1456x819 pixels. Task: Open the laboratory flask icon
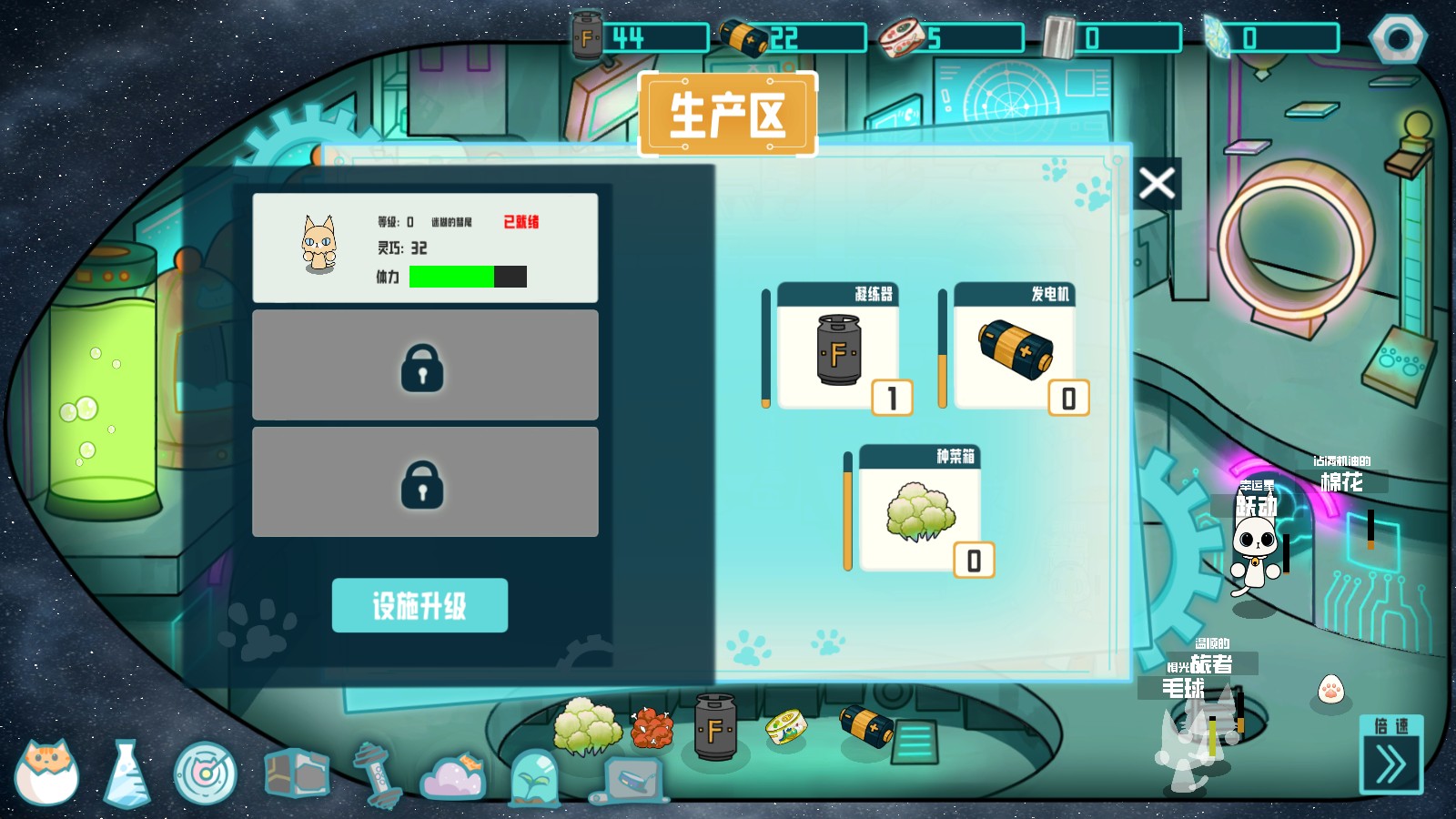pos(127,772)
